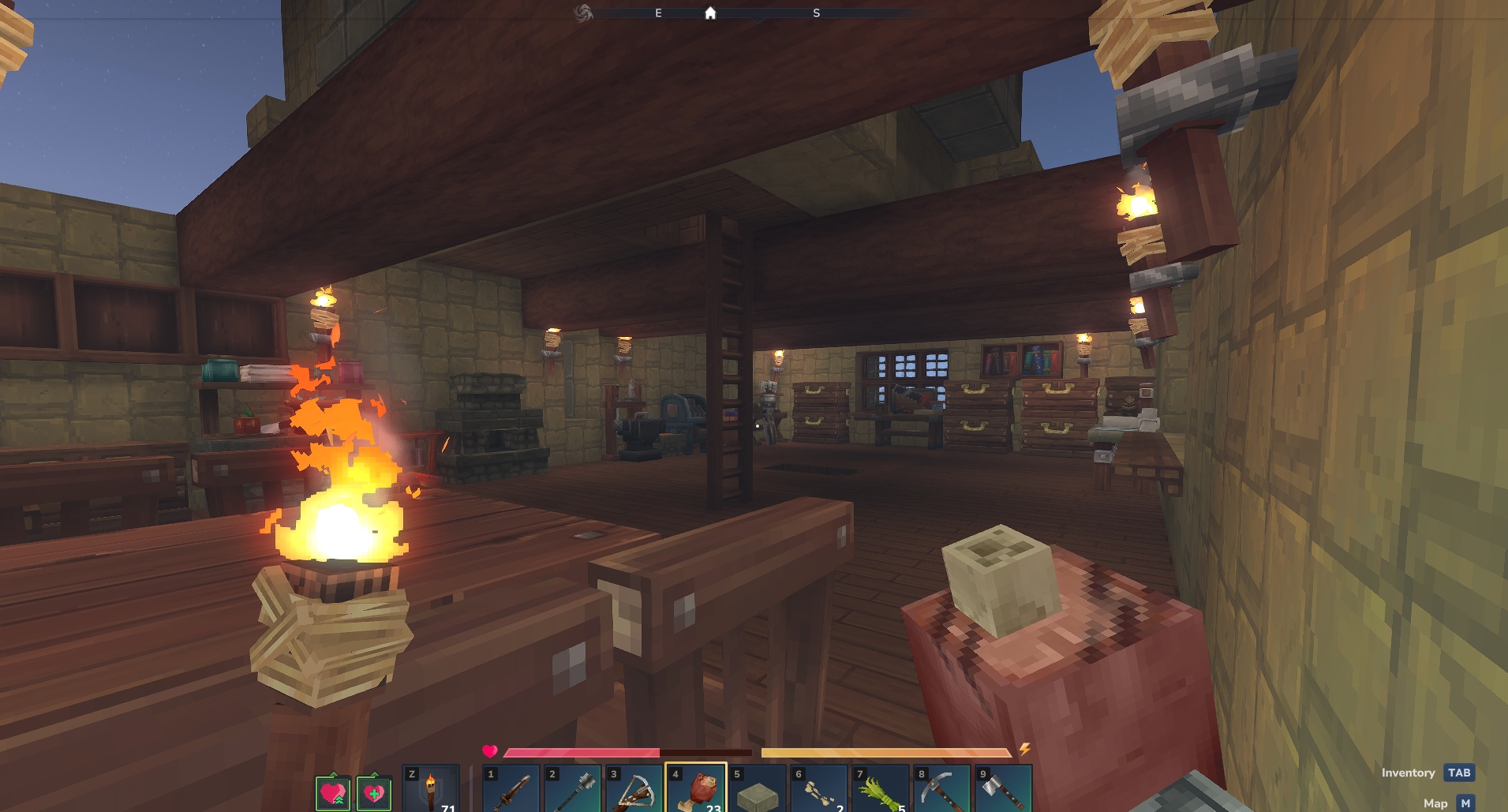Viewport: 1508px width, 812px height.
Task: Click the heart with green plus icon
Action: (374, 792)
